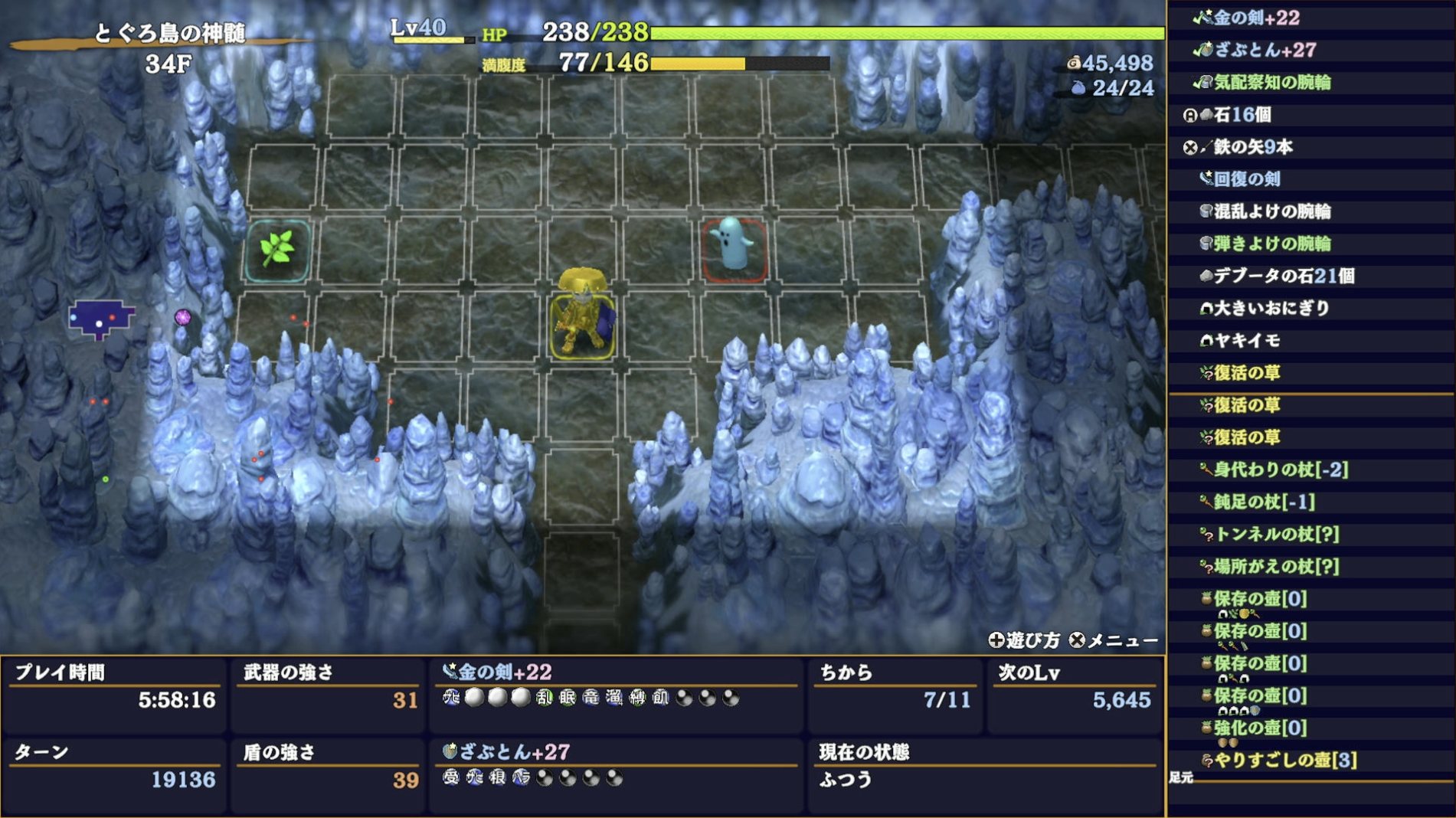Select 金の剣+22 in the item list

[x=1256, y=18]
